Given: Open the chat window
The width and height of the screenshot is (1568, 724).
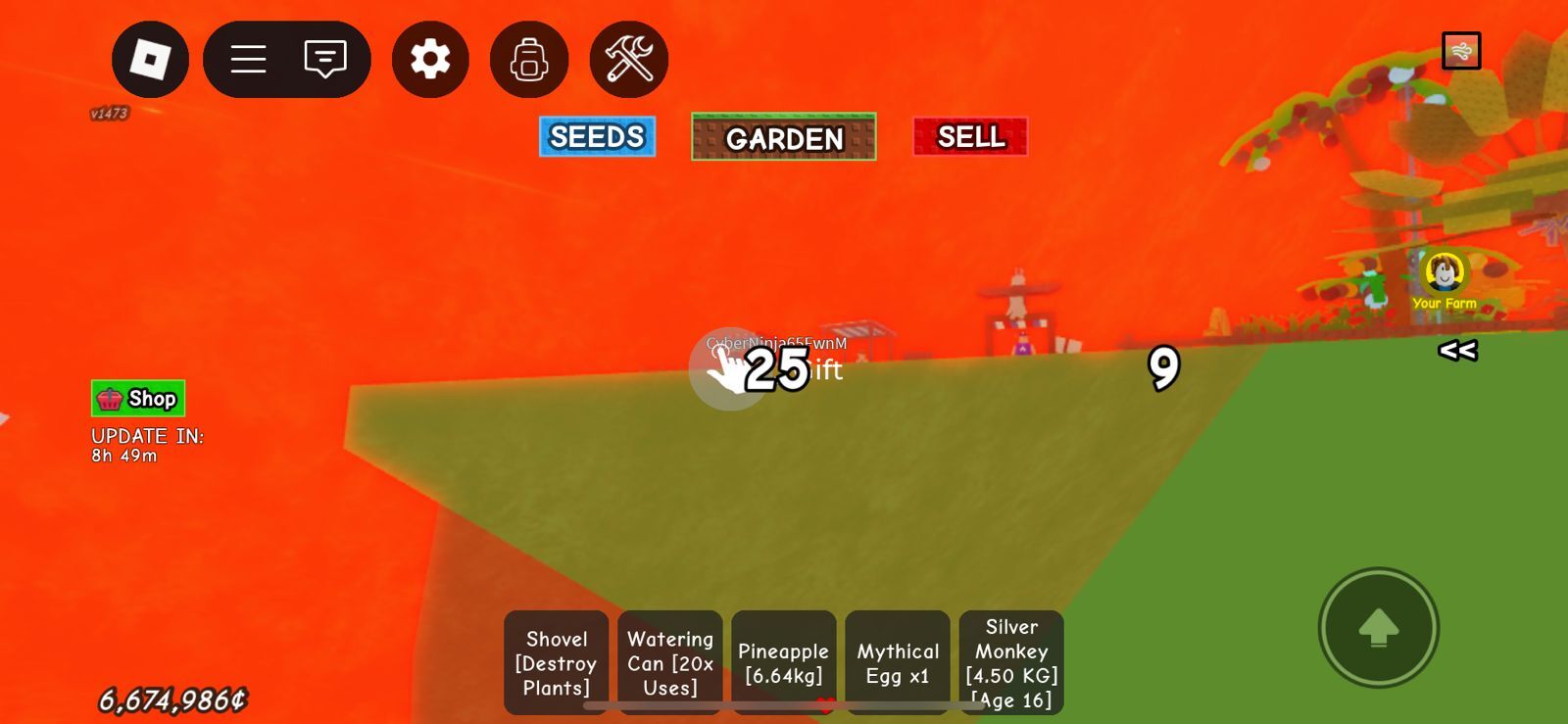Looking at the screenshot, I should tap(325, 60).
